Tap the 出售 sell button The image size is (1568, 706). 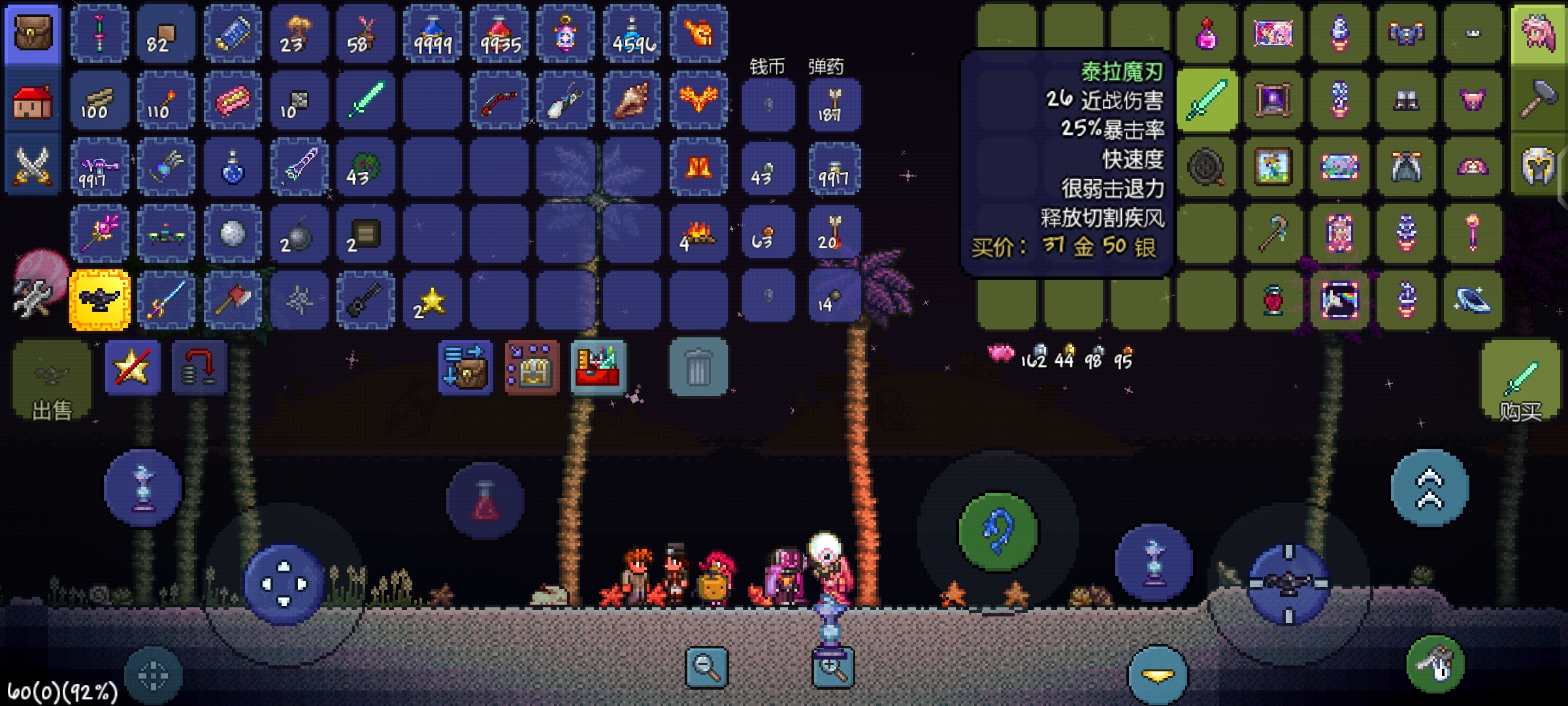(x=52, y=381)
